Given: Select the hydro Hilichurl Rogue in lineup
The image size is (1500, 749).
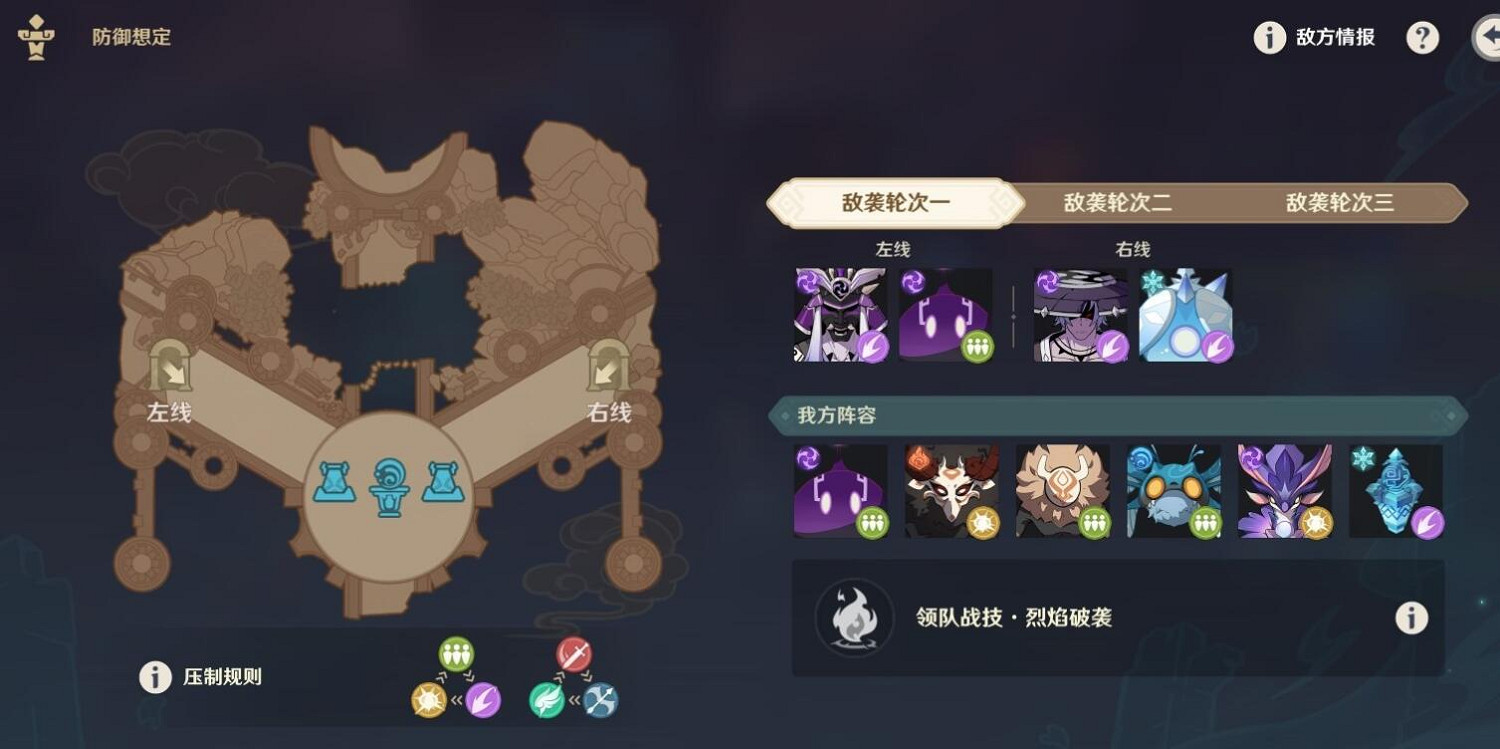Looking at the screenshot, I should [x=1174, y=489].
